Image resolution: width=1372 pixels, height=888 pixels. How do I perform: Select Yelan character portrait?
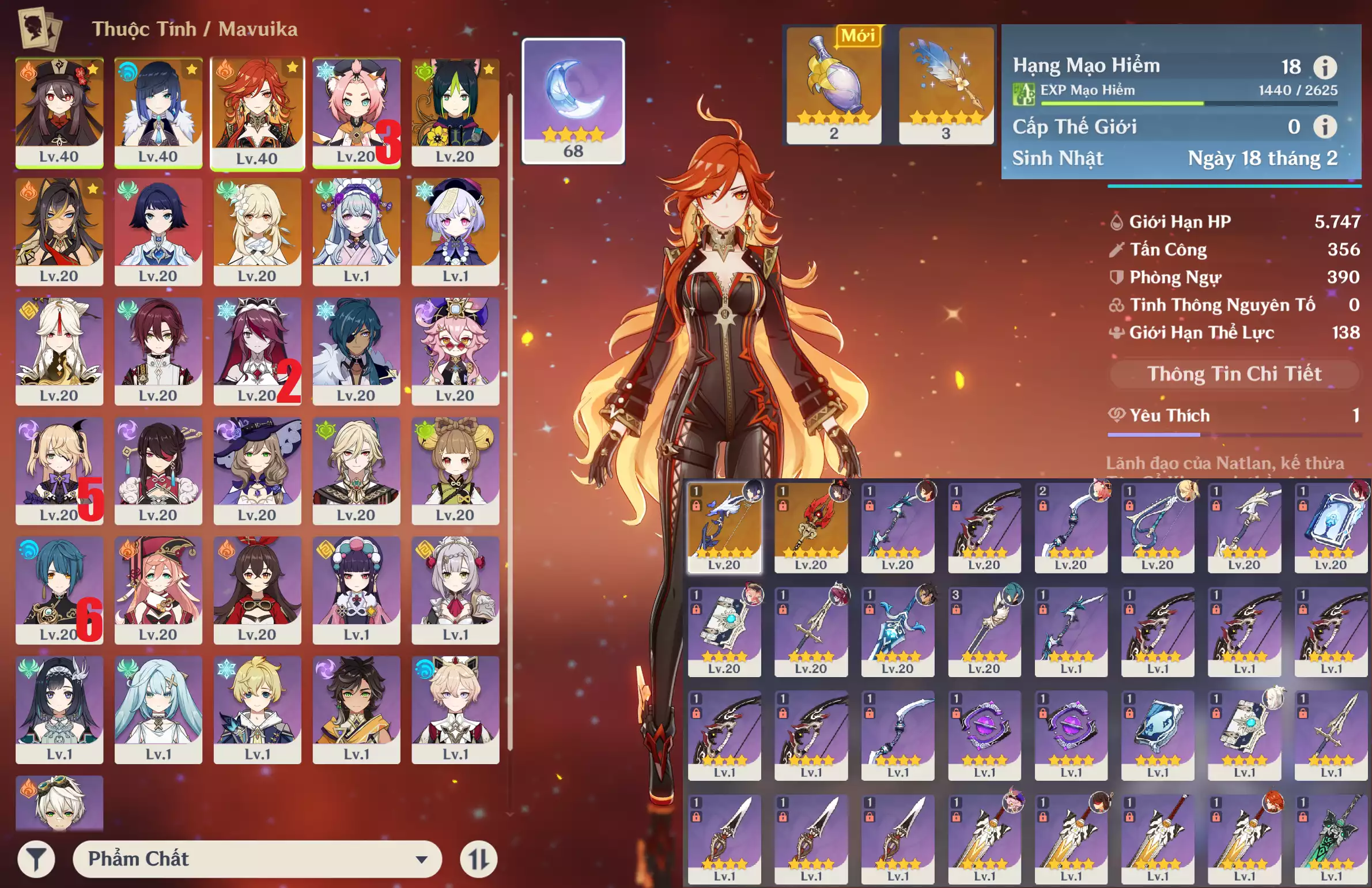(158, 112)
